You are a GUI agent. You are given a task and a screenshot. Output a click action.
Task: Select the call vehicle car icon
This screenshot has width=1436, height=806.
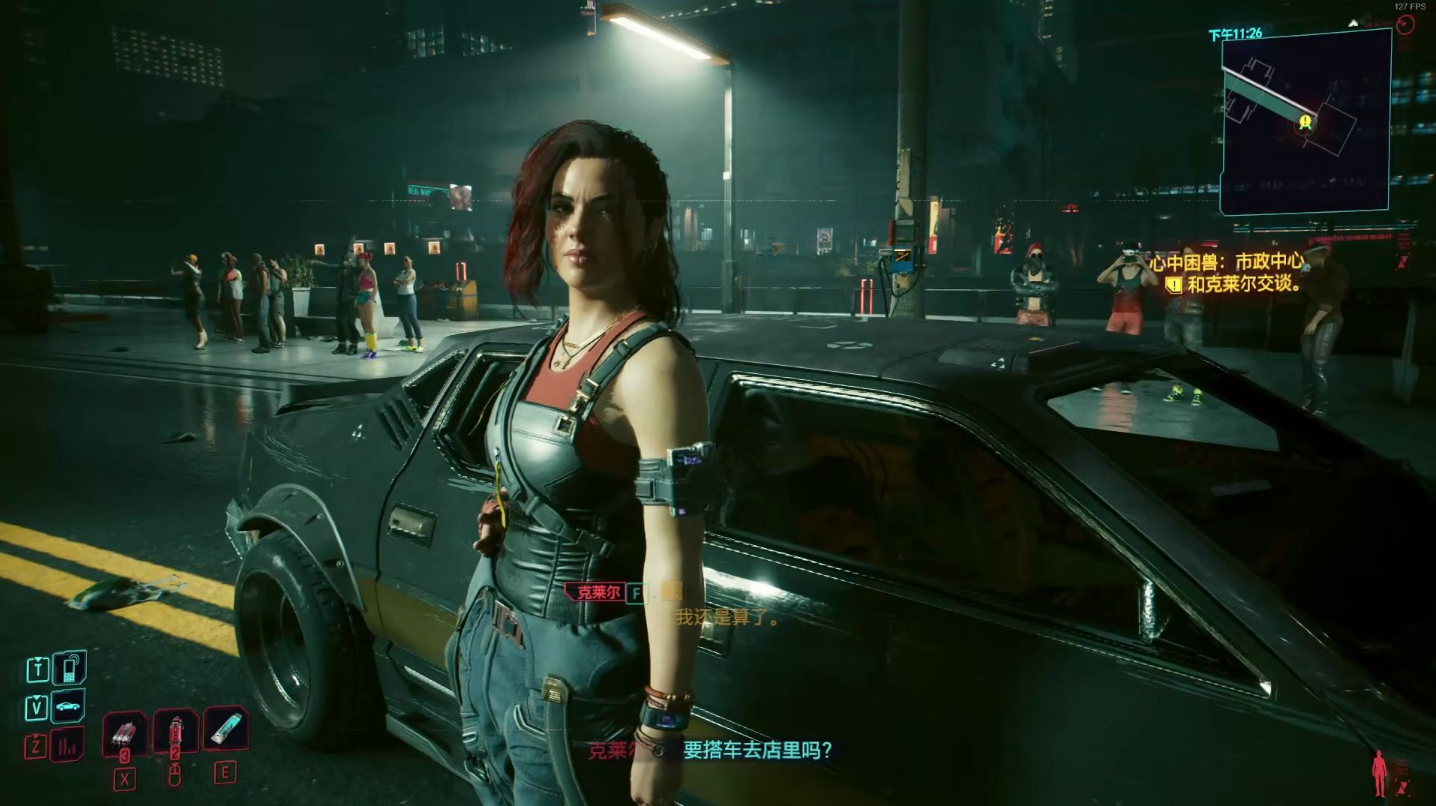tap(68, 706)
